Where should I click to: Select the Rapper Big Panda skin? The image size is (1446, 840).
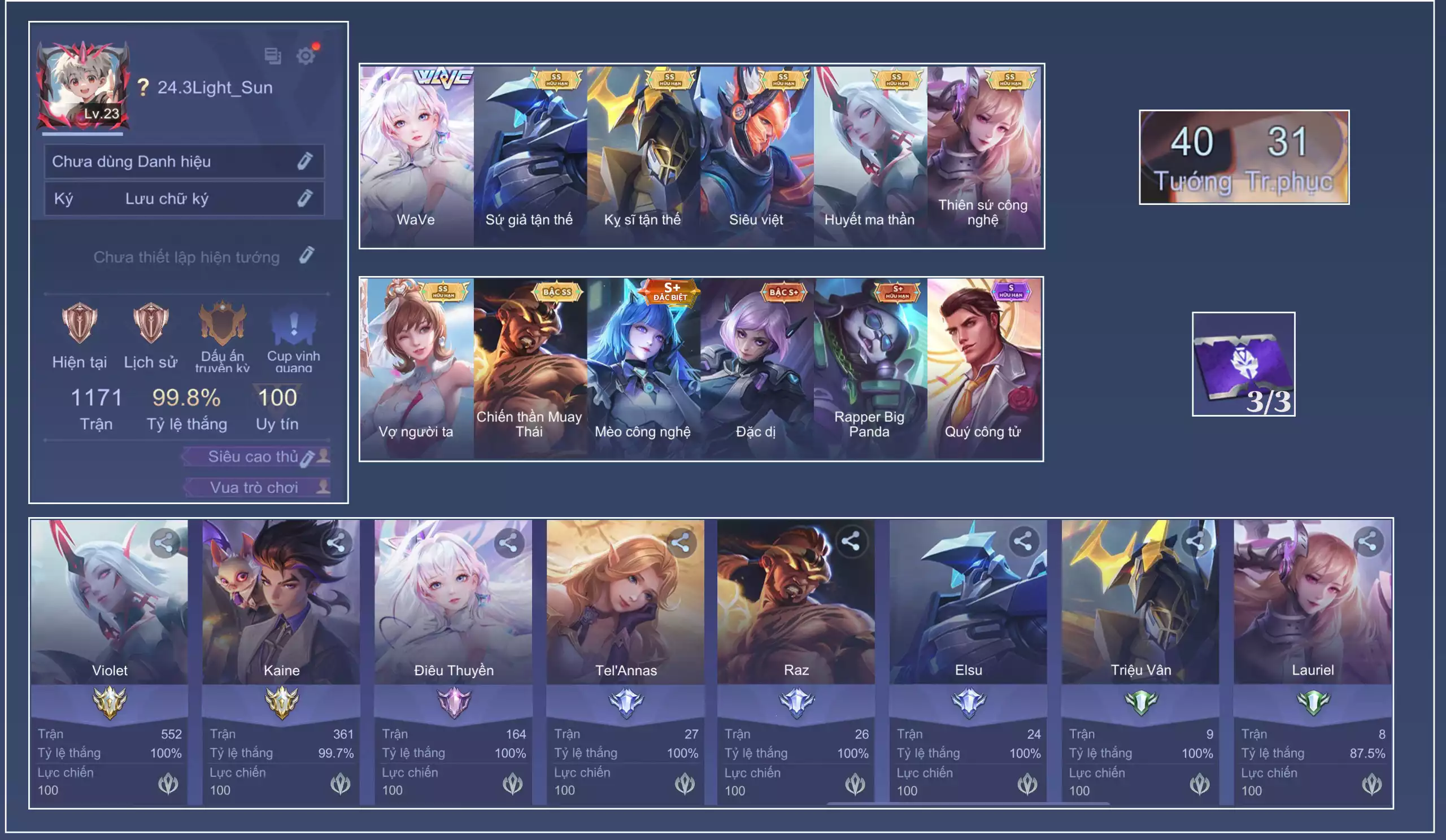point(869,368)
